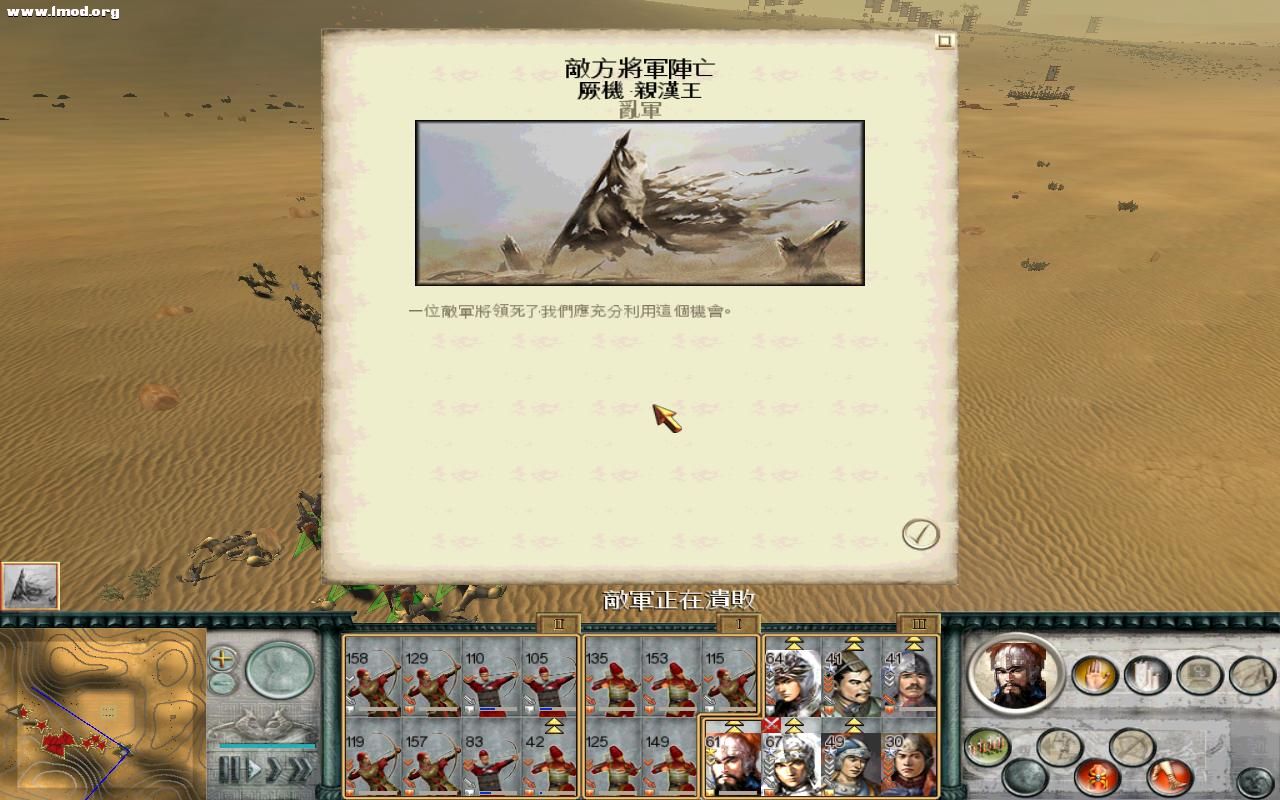Activate the red special ability icon
1280x800 pixels.
(1097, 776)
